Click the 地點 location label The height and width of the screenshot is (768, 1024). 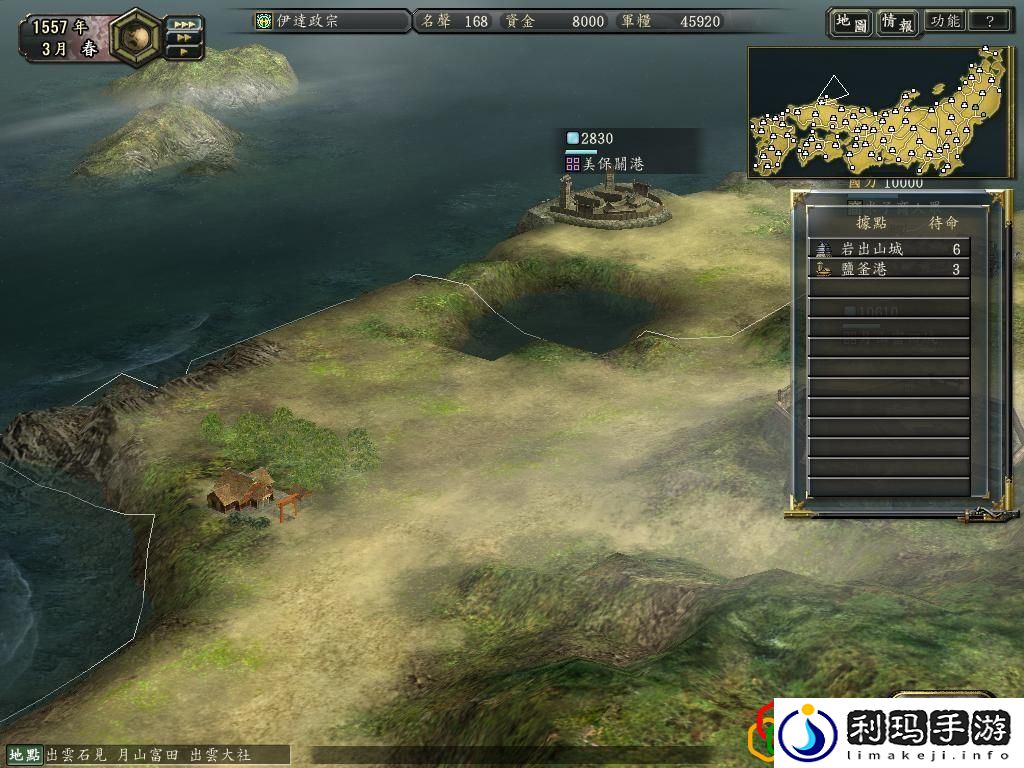[25, 754]
